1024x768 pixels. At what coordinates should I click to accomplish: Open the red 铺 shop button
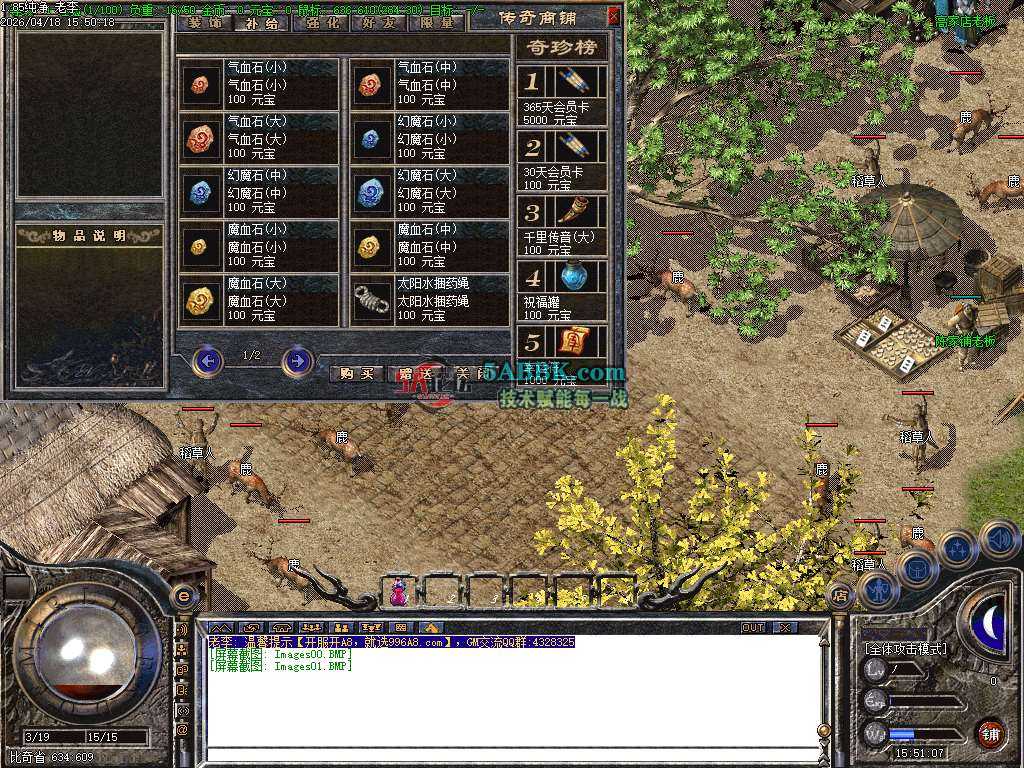tap(989, 733)
